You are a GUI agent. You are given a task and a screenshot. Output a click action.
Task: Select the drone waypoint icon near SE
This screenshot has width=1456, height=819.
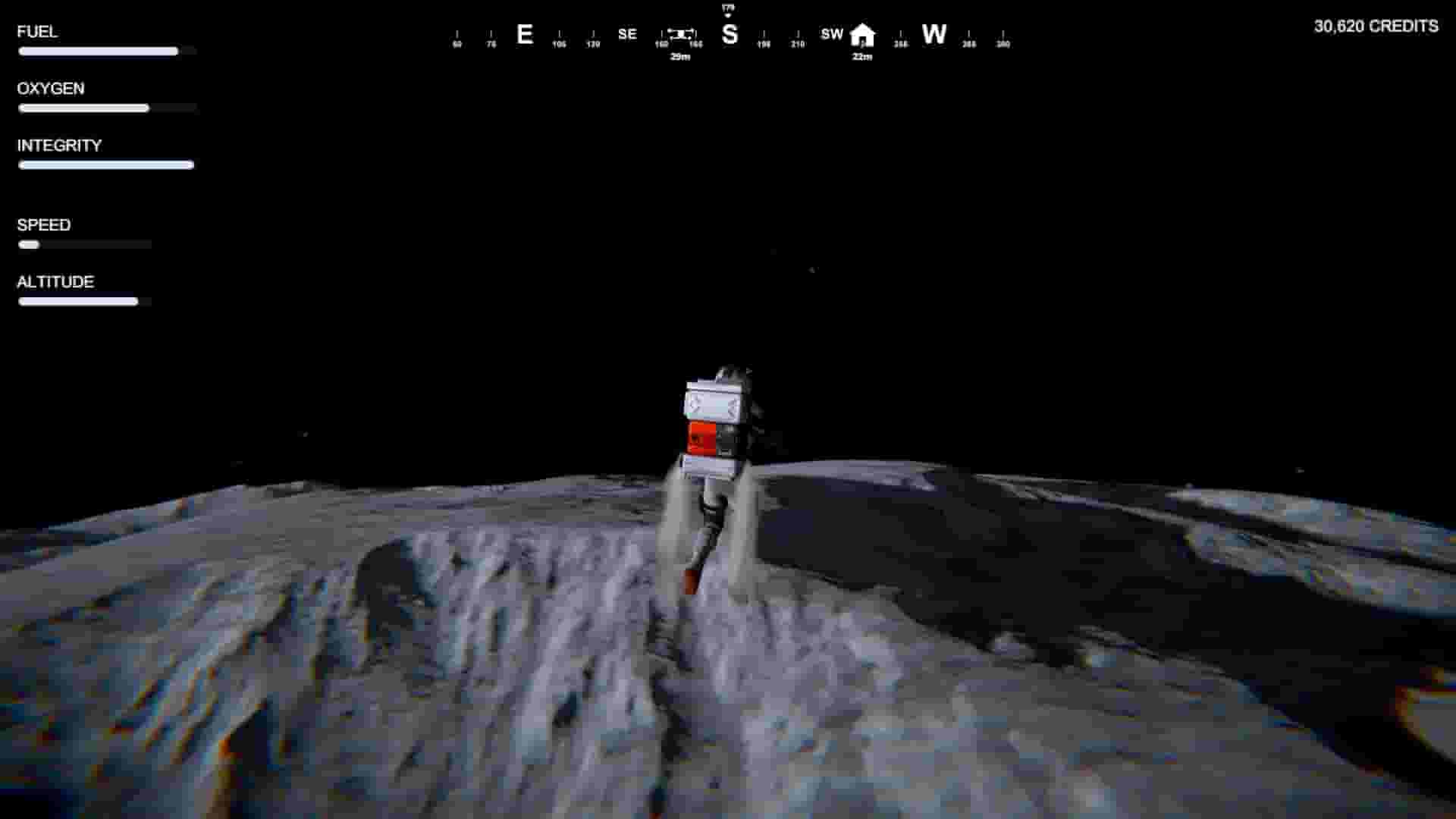681,34
